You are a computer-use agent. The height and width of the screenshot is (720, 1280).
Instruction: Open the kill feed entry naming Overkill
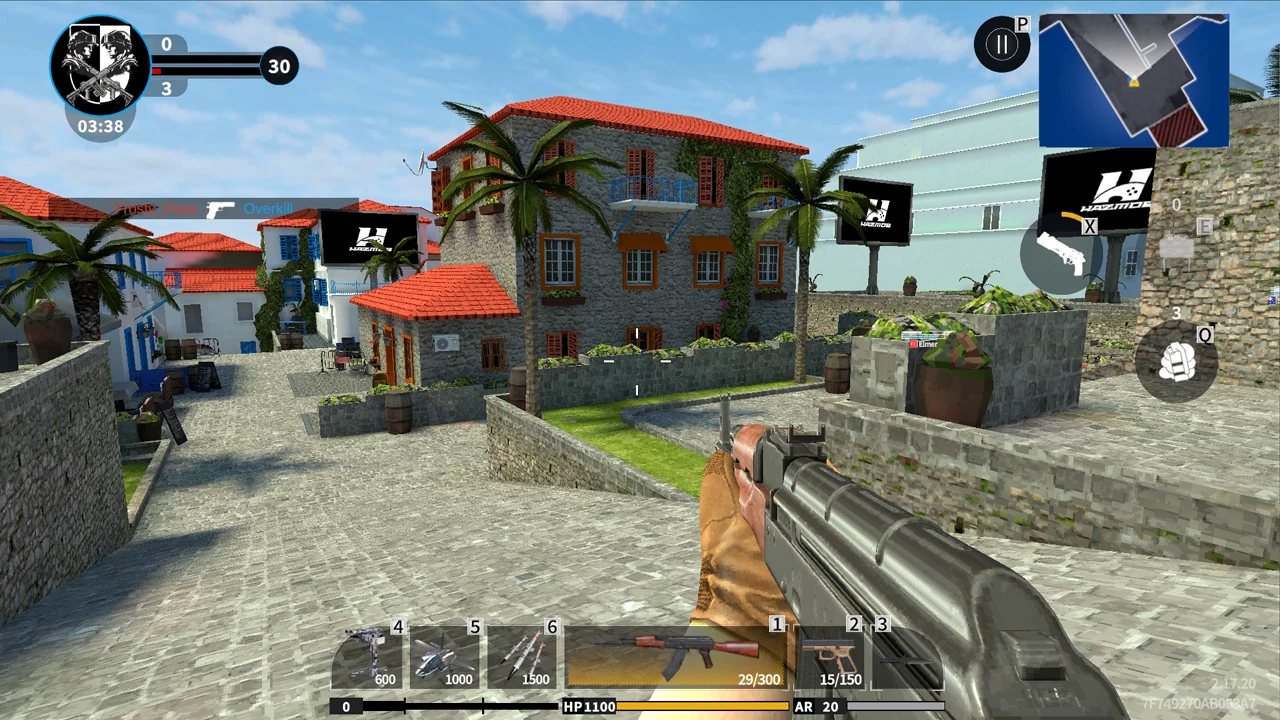(268, 208)
